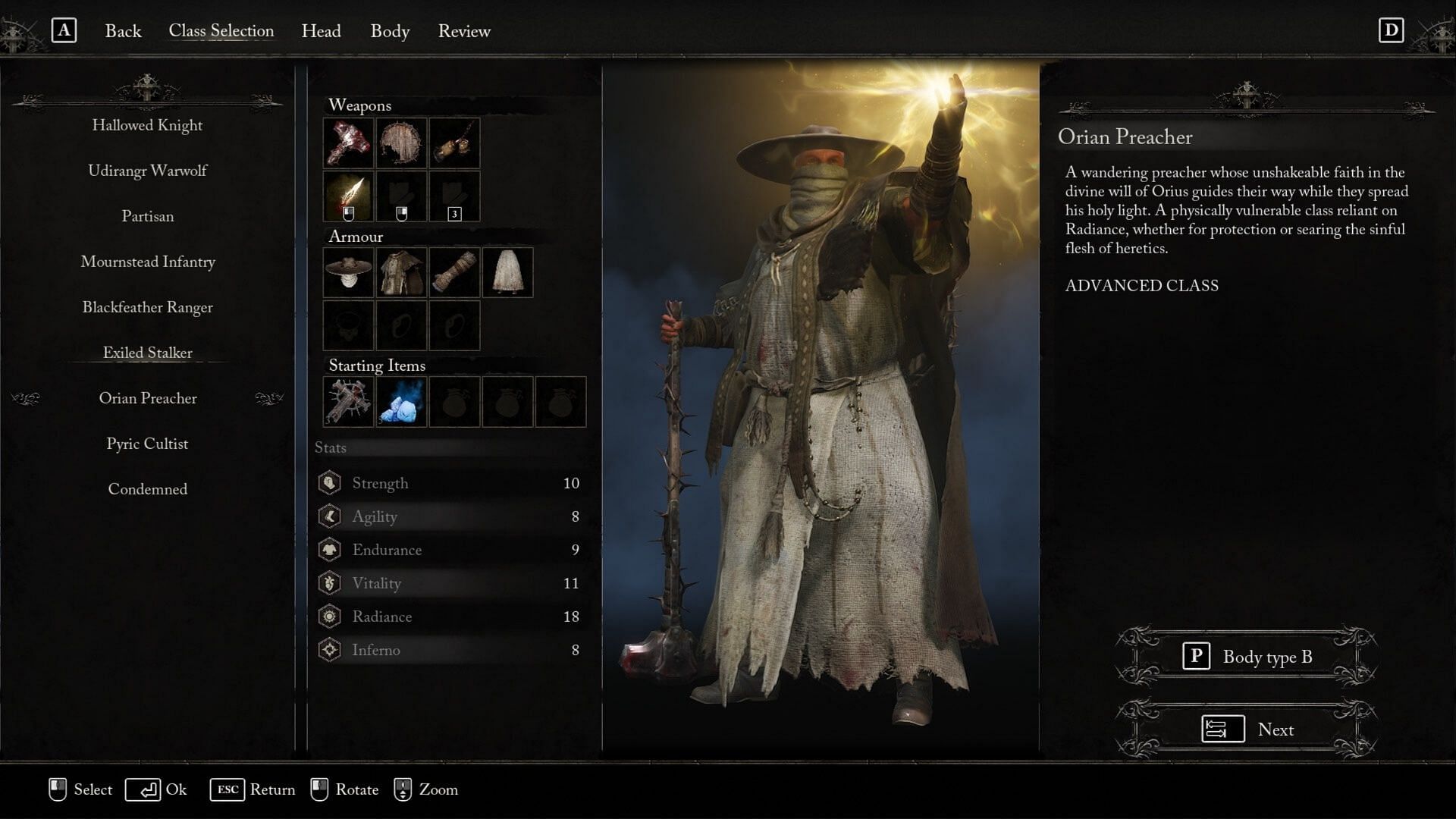Choose the Blackfeather Ranger class
Screen dimensions: 1456x819
click(147, 307)
